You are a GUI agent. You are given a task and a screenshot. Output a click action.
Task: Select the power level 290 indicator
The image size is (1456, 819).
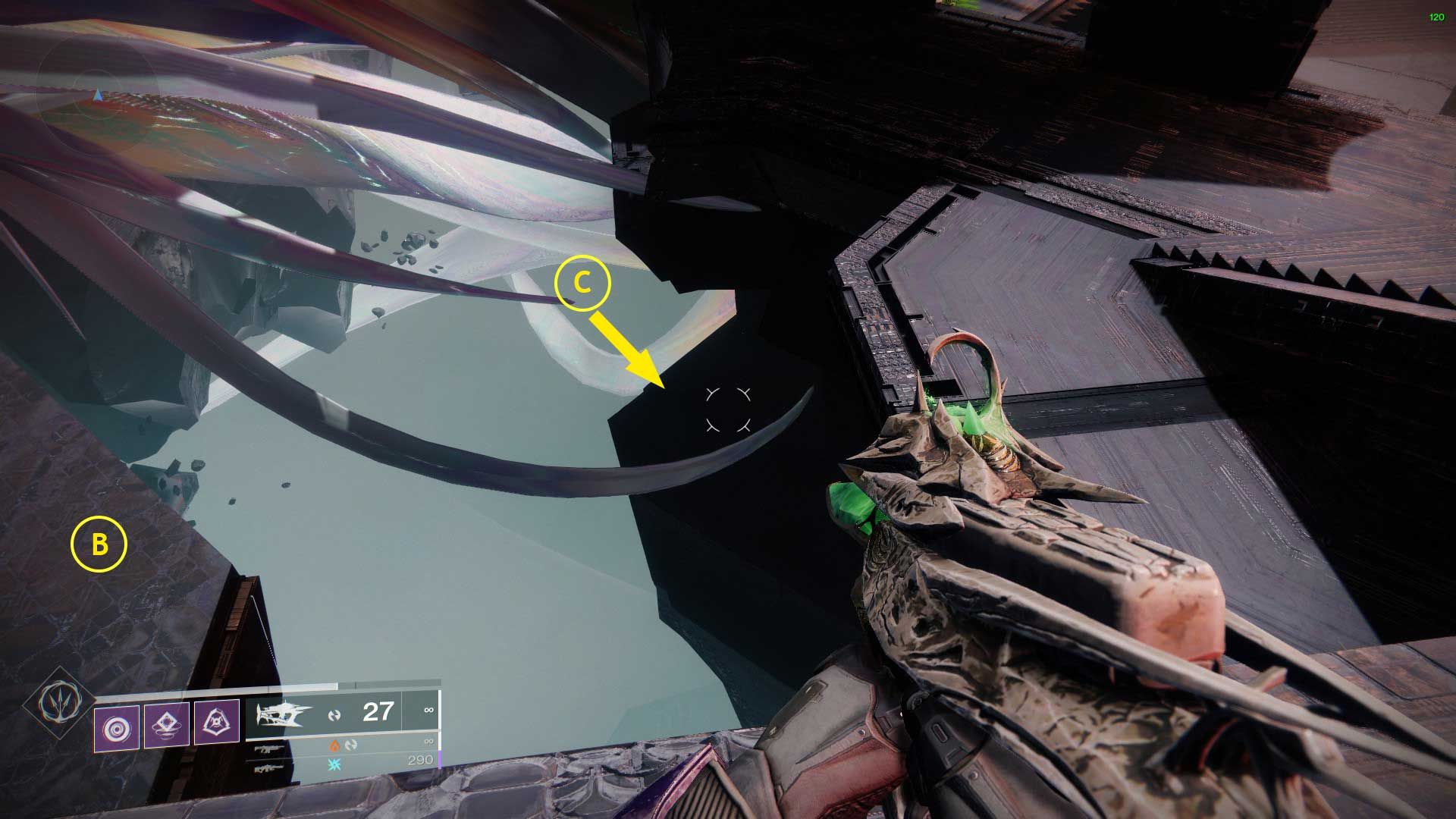pos(421,760)
